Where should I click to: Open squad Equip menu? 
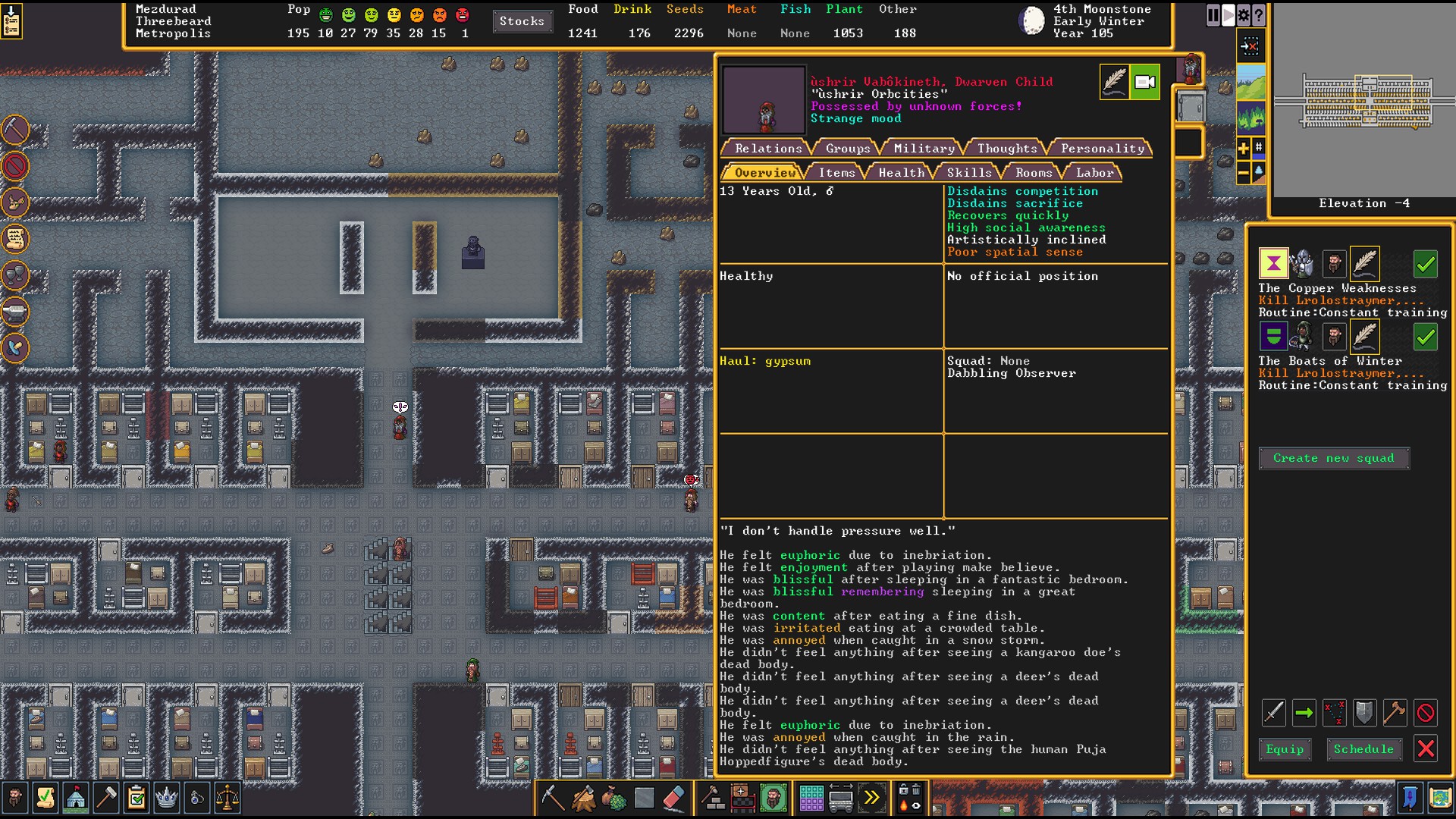(x=1285, y=749)
